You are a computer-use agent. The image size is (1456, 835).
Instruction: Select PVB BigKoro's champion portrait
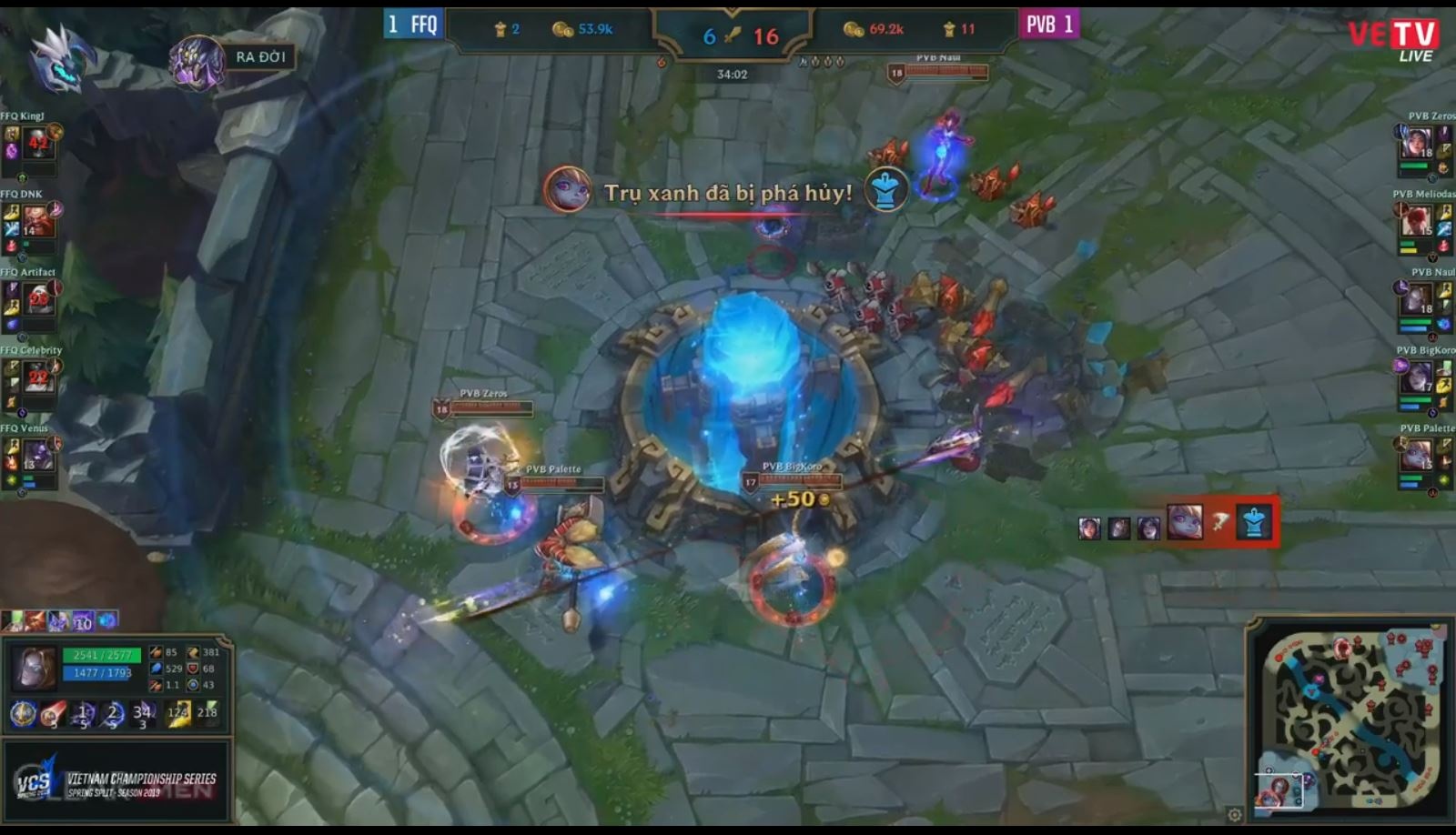coord(1417,377)
